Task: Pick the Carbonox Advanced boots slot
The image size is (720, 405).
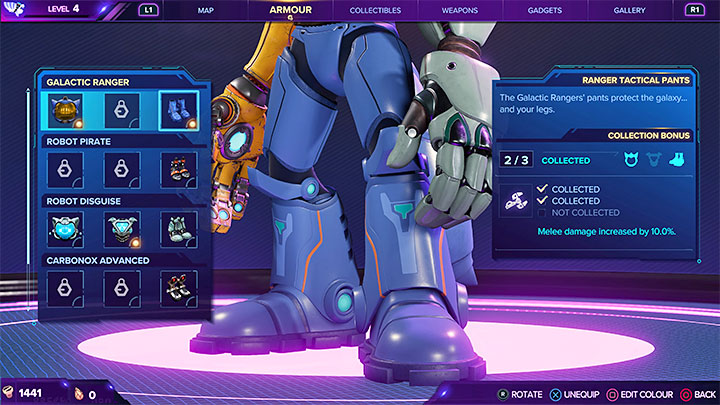Action: 179,288
